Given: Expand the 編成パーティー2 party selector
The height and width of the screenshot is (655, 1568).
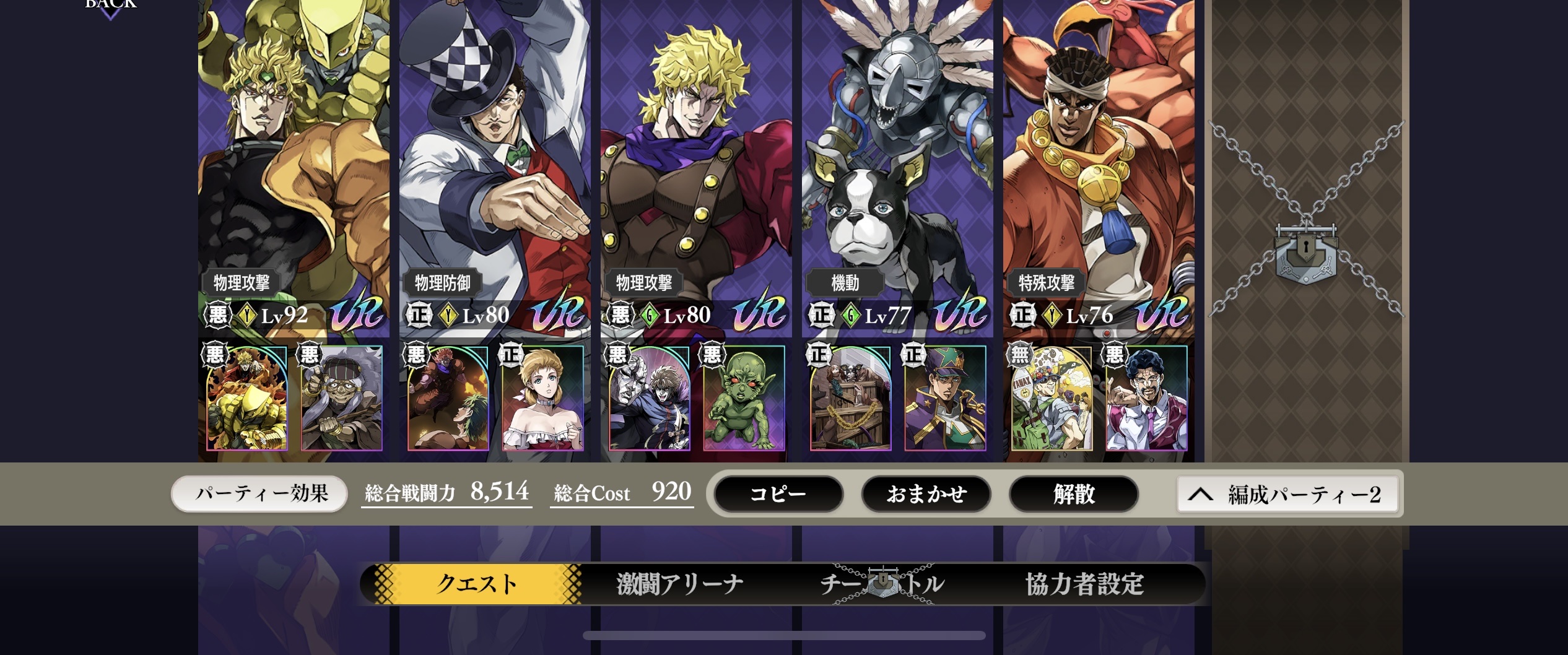Looking at the screenshot, I should pos(1287,494).
